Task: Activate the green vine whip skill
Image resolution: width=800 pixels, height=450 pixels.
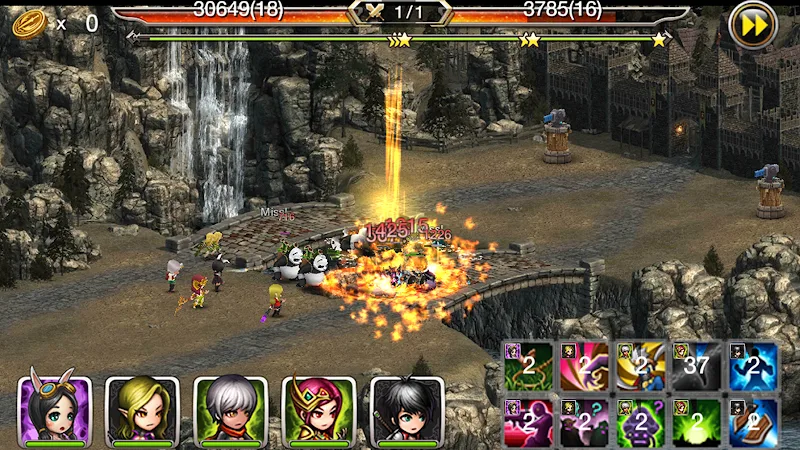Action: pyautogui.click(x=528, y=366)
